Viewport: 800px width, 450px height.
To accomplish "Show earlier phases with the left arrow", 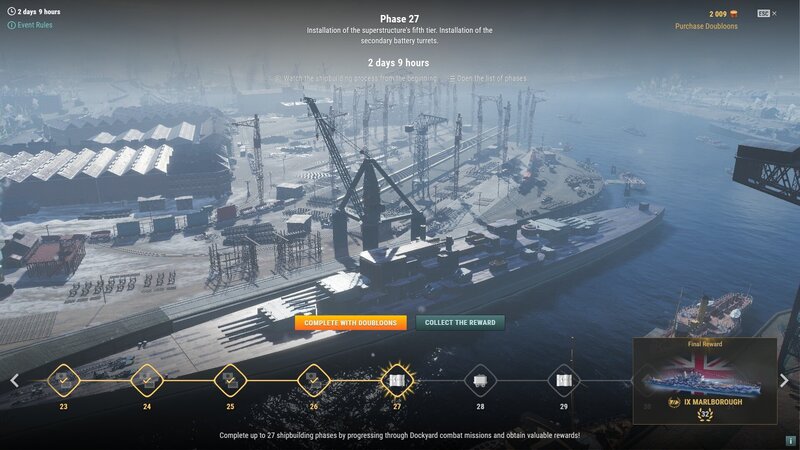I will point(14,380).
